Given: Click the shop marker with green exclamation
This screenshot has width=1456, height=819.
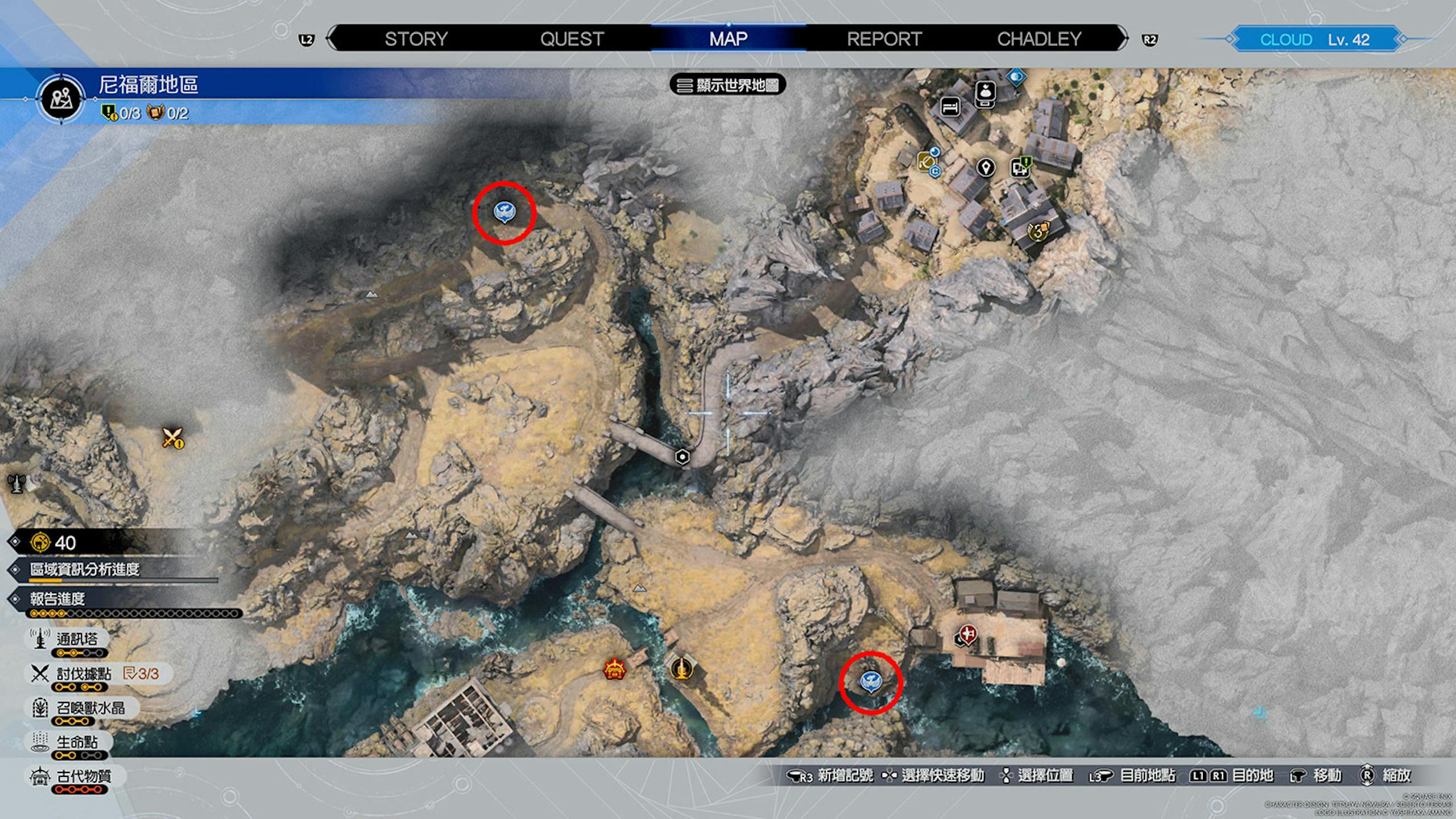Looking at the screenshot, I should [1020, 167].
